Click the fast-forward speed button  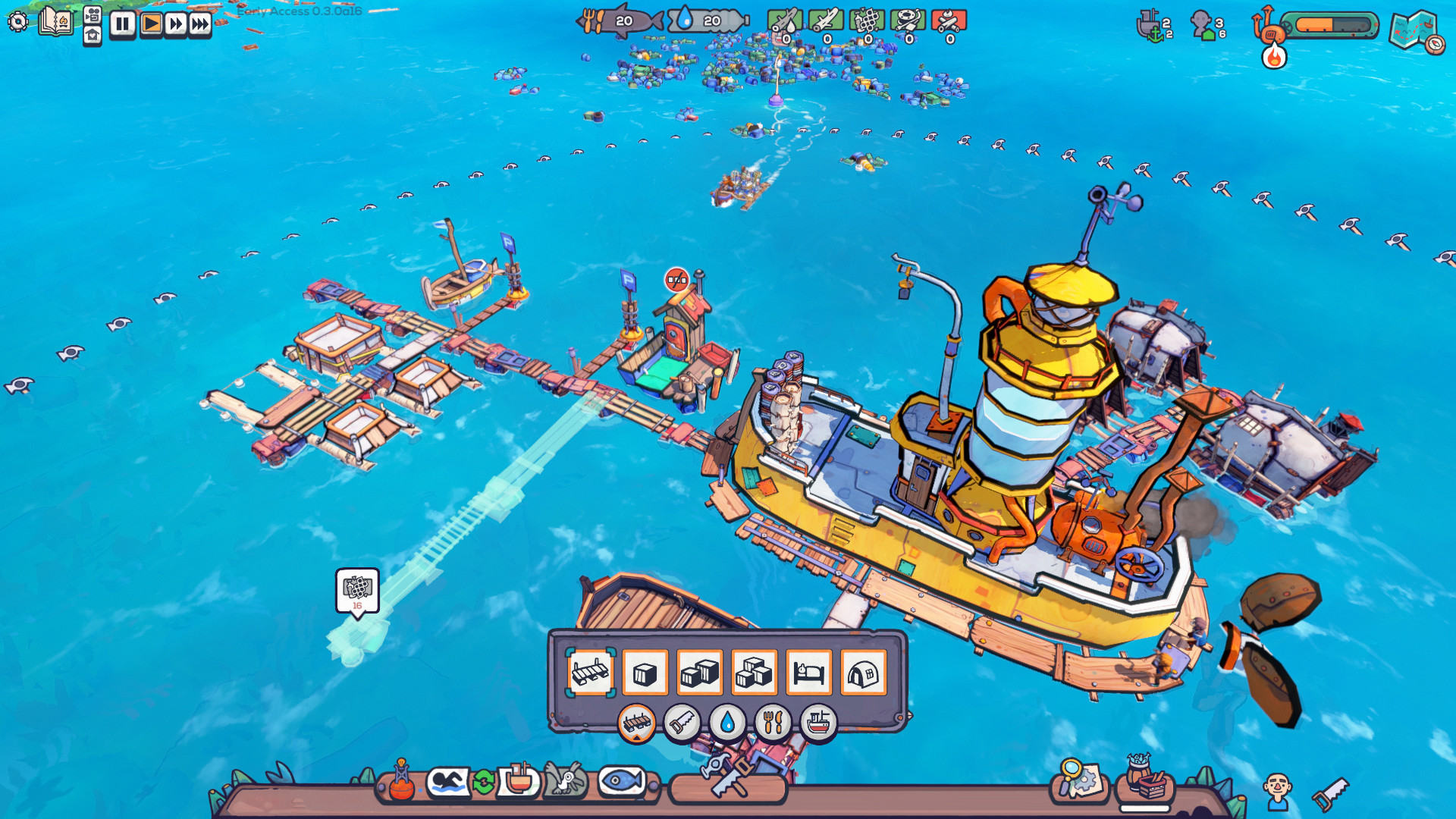[174, 24]
